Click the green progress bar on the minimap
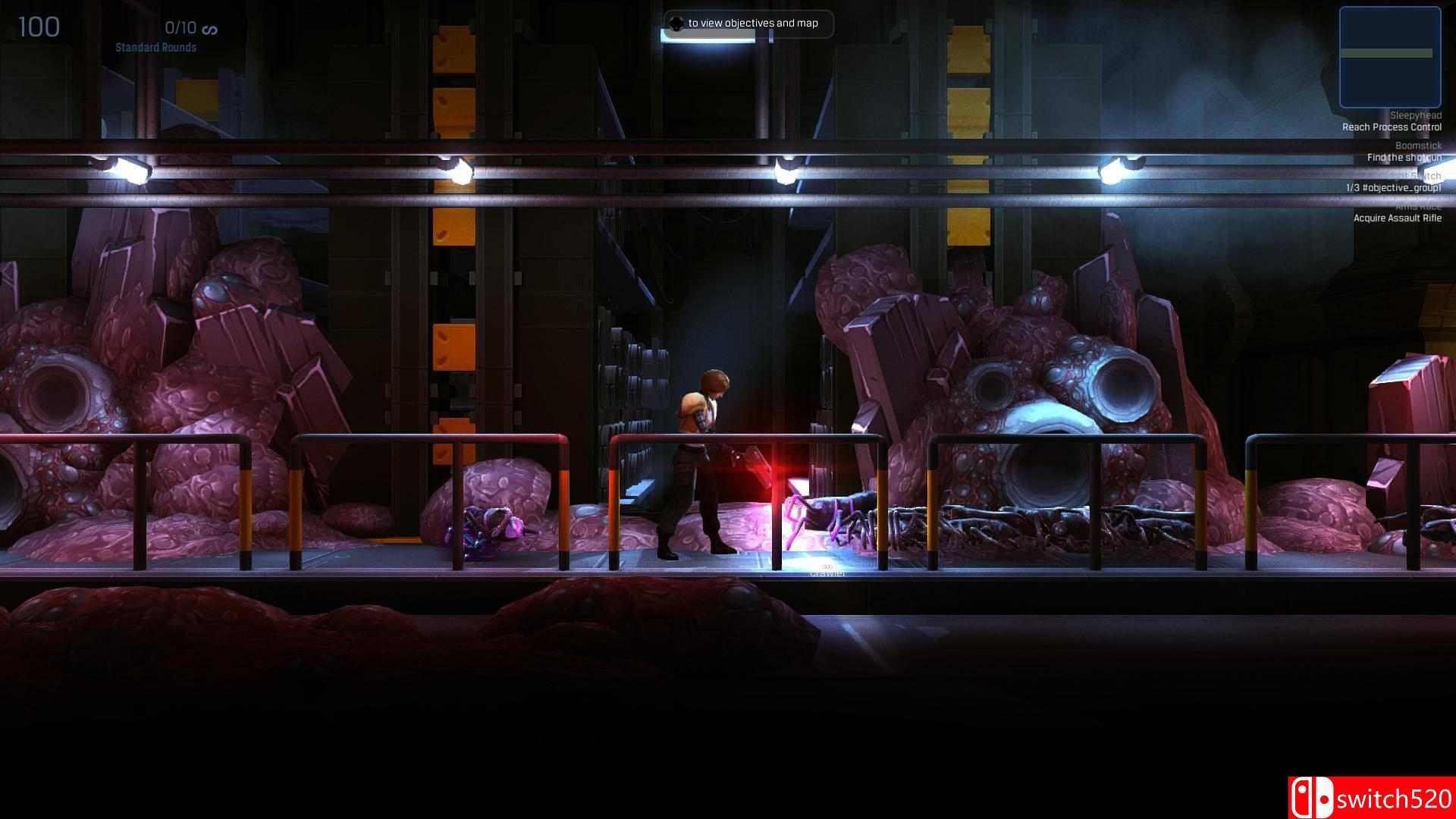This screenshot has width=1456, height=819. point(1389,54)
